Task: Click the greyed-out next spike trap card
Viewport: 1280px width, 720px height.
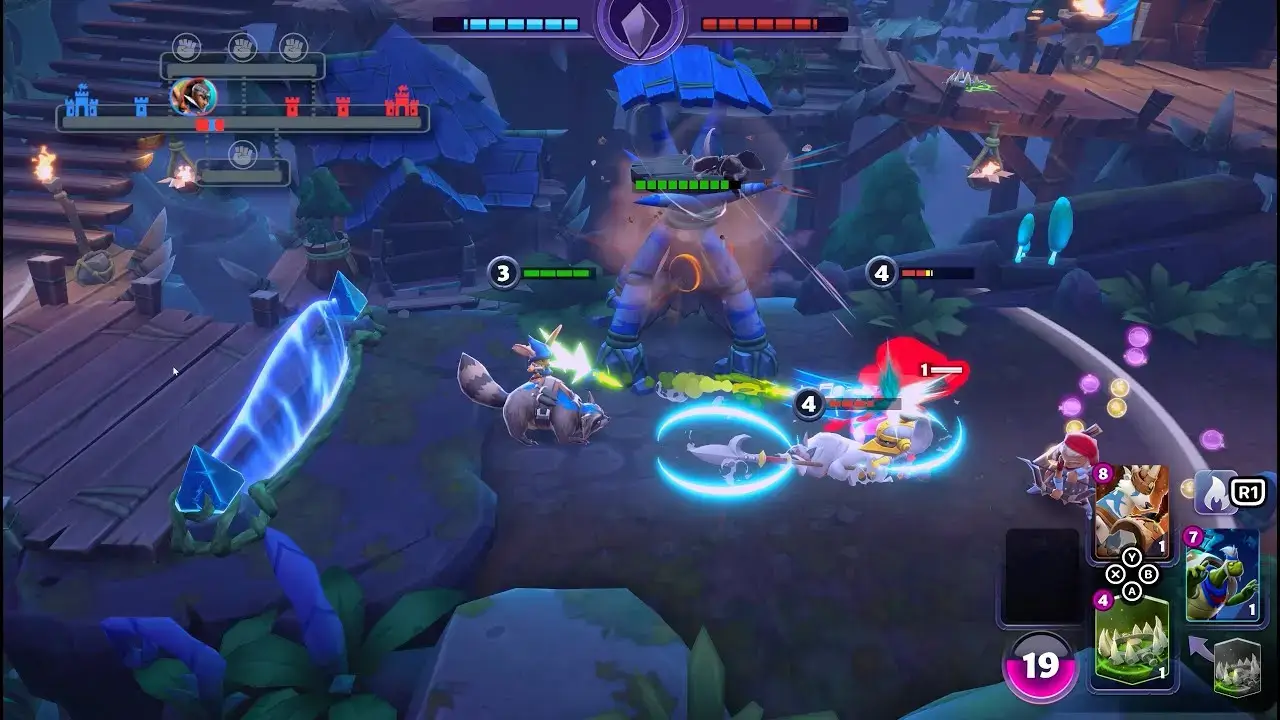Action: (1236, 667)
